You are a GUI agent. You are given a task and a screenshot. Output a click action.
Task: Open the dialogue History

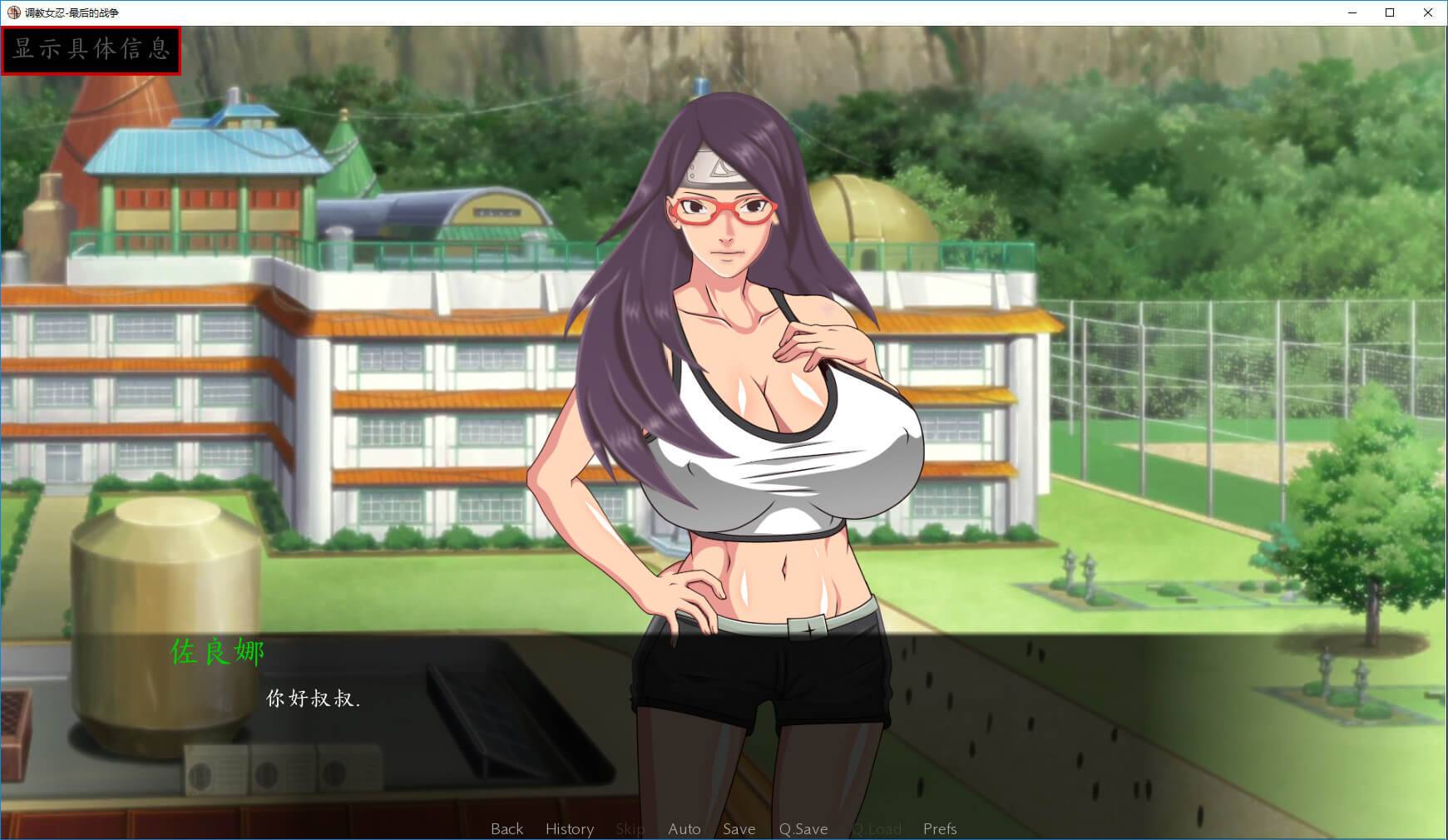tap(570, 828)
